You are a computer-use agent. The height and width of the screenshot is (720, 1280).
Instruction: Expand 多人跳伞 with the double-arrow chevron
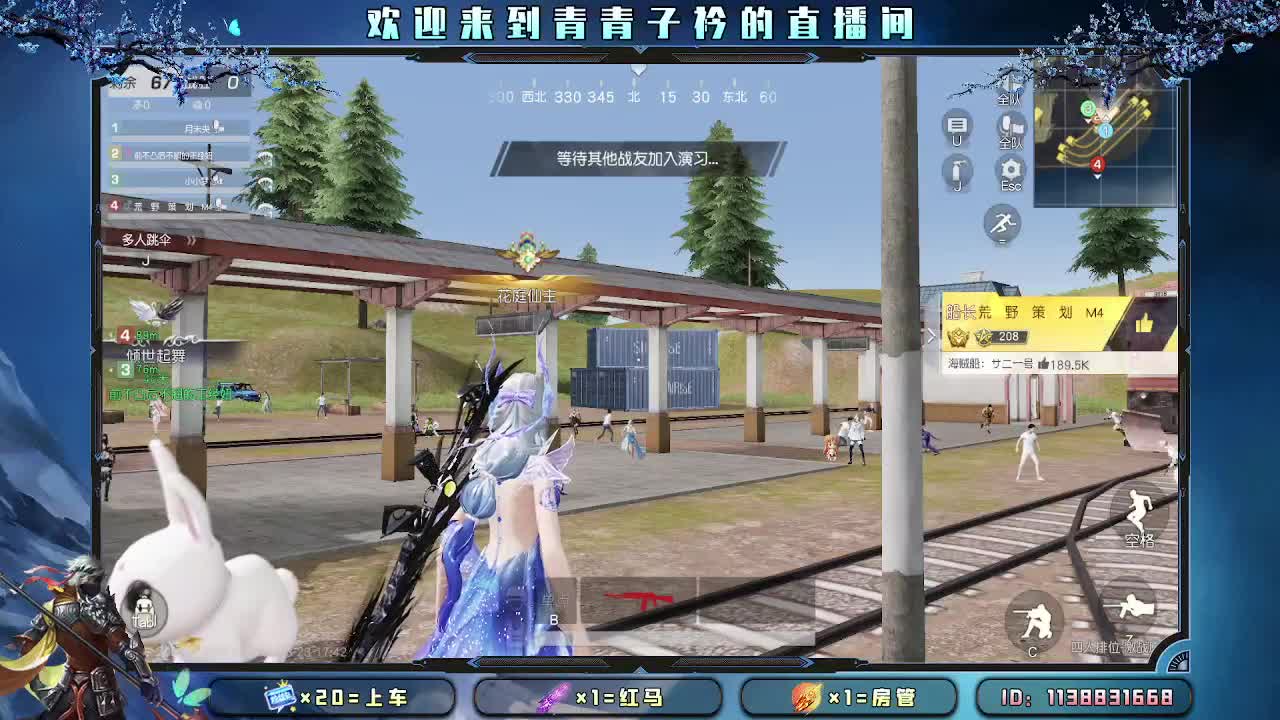coord(191,240)
